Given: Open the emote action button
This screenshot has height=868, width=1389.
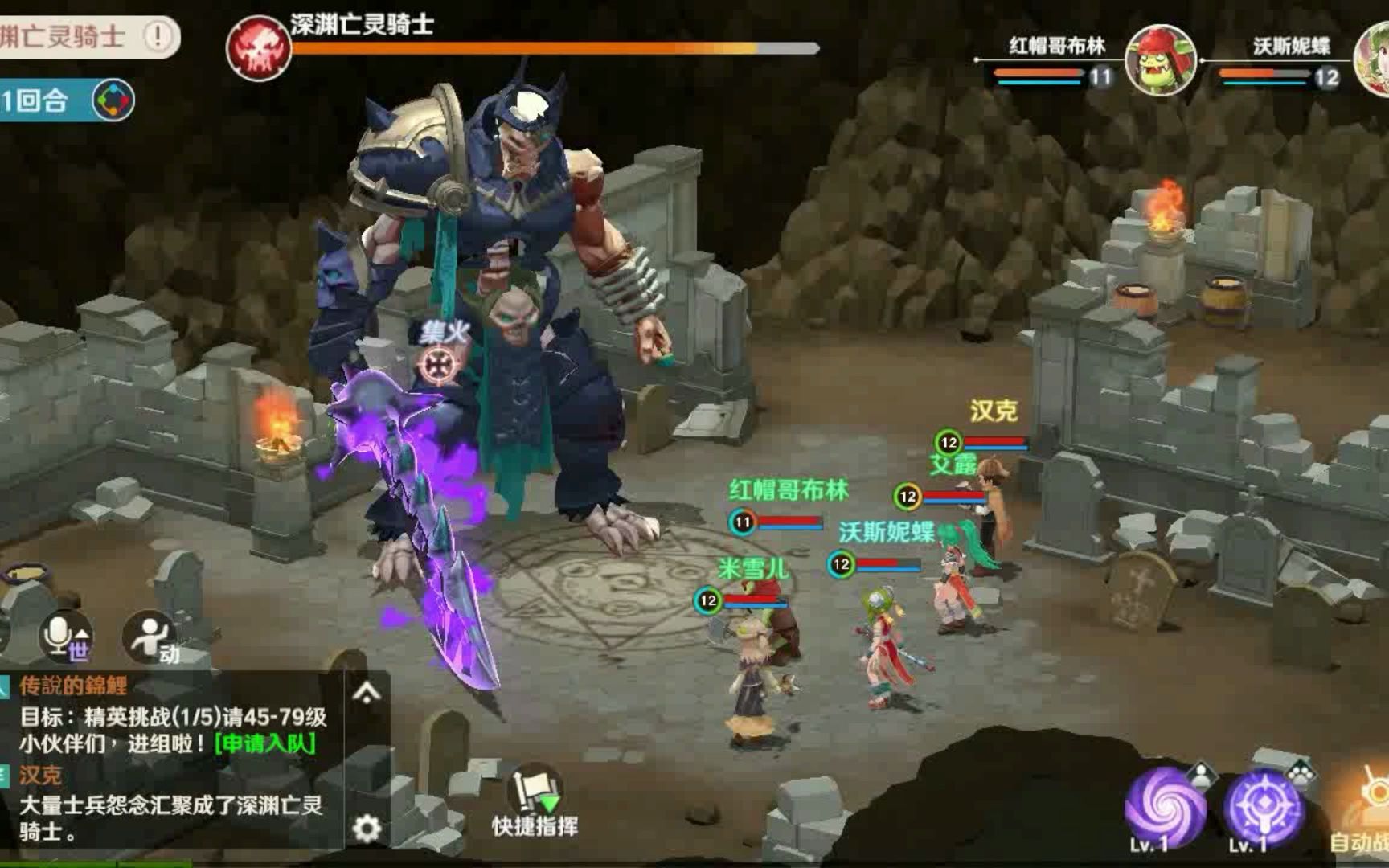Looking at the screenshot, I should 150,638.
